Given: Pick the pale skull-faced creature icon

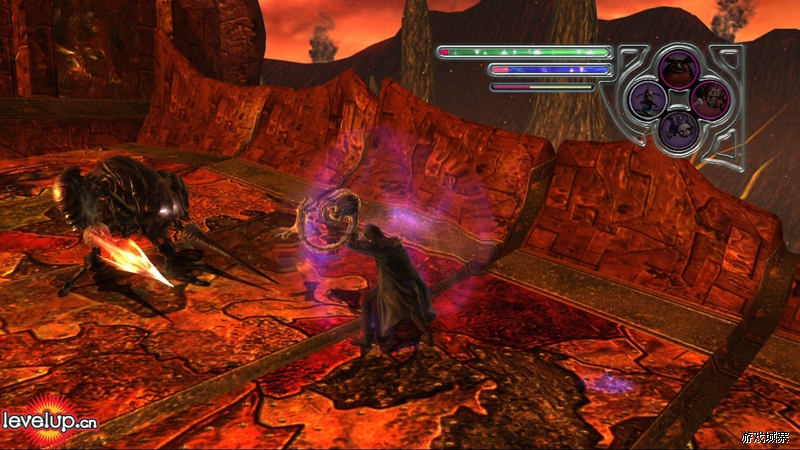Looking at the screenshot, I should (x=677, y=127).
